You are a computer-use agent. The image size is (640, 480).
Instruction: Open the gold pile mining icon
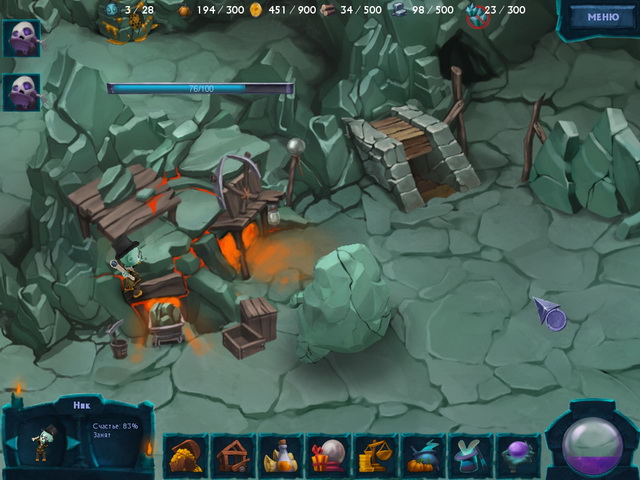[x=186, y=454]
